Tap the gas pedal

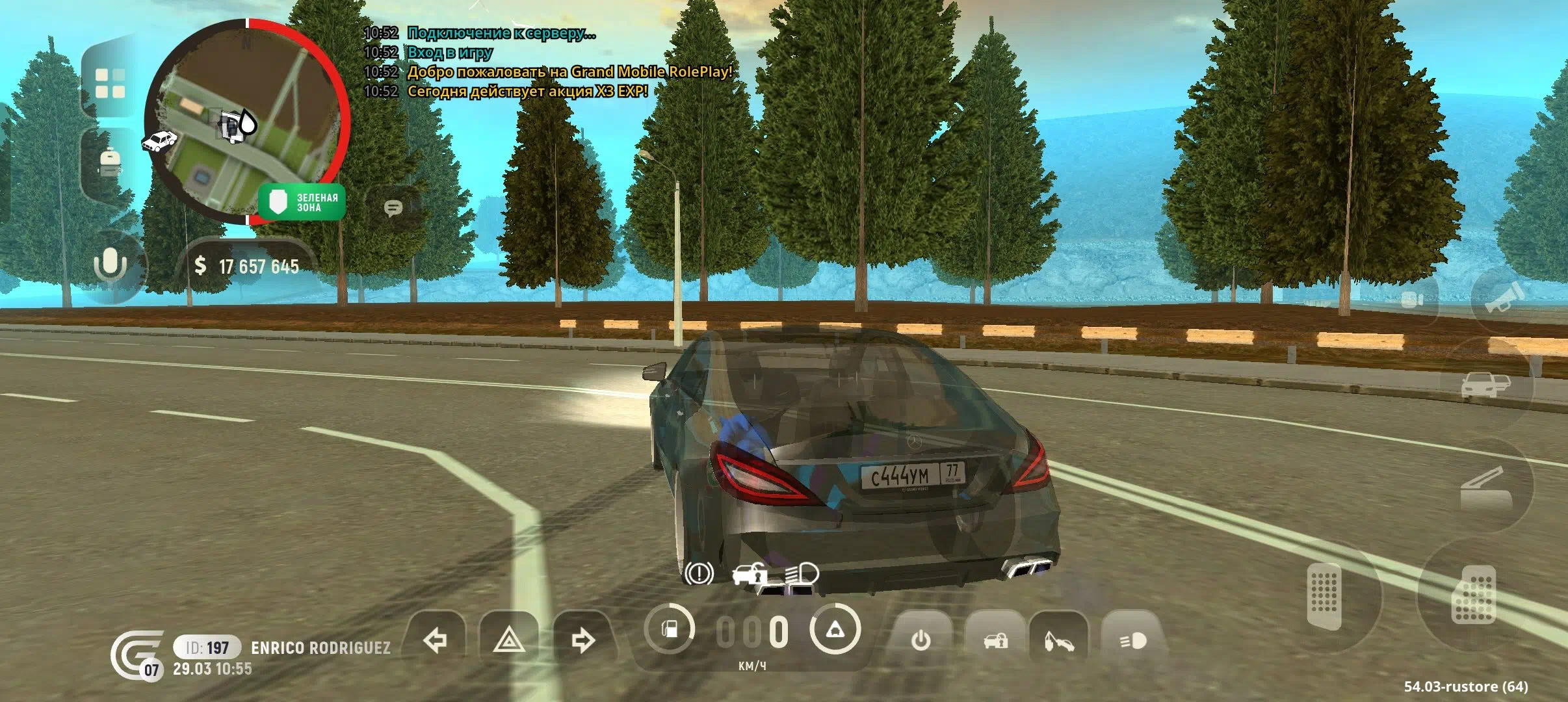pyautogui.click(x=1474, y=595)
